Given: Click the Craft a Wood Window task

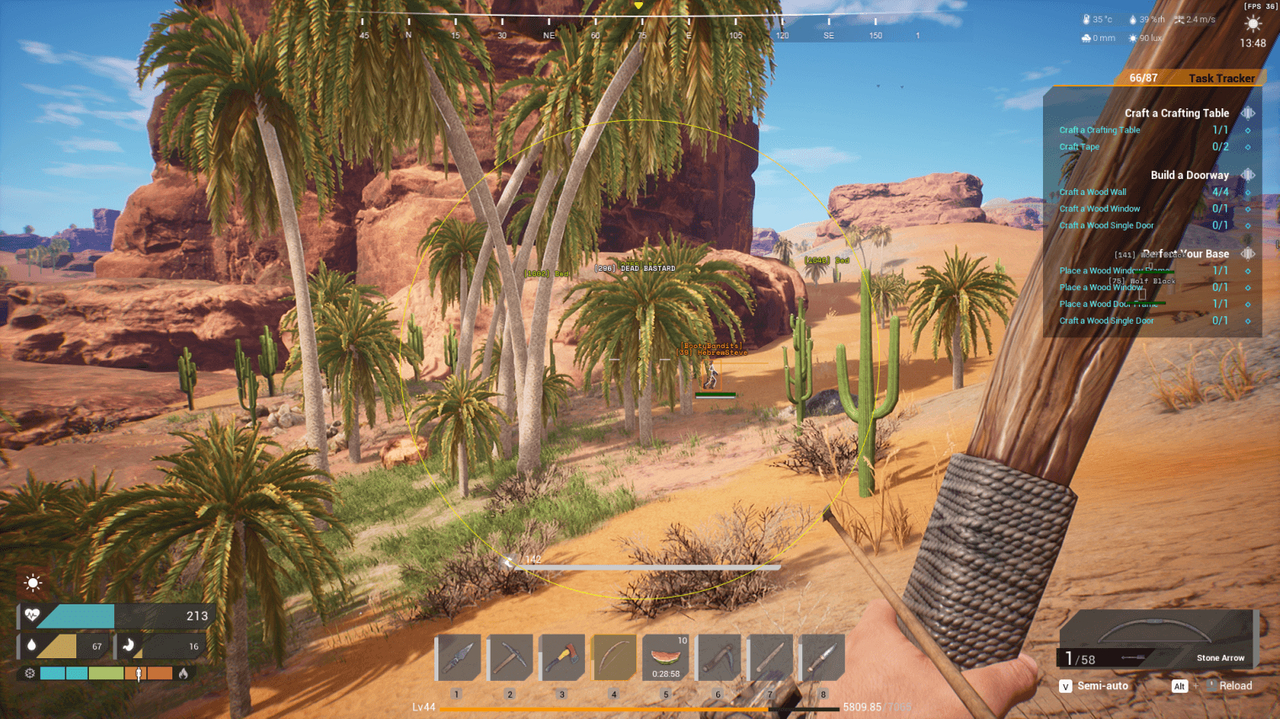Looking at the screenshot, I should (x=1100, y=209).
